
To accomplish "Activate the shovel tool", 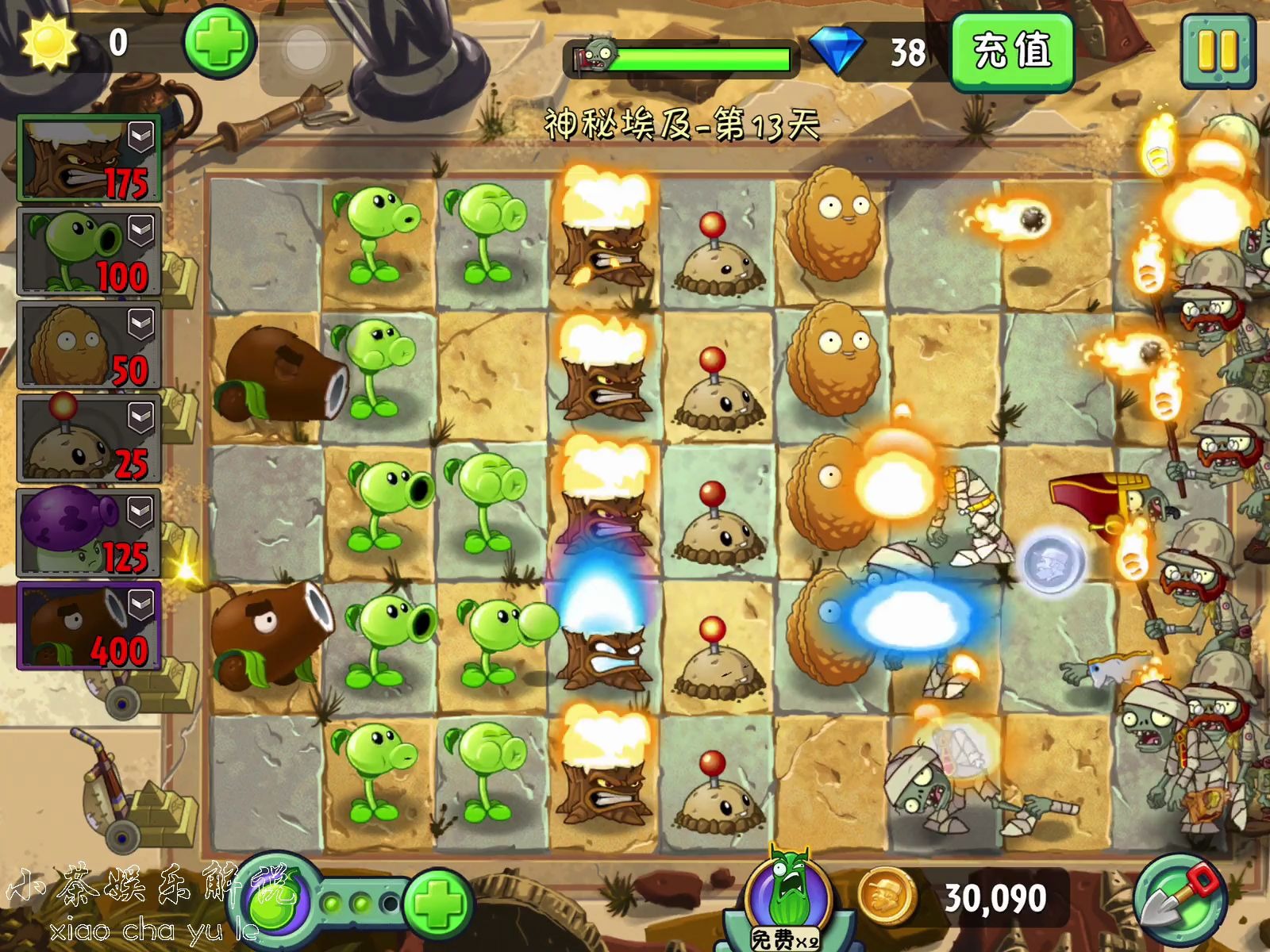I will (1180, 900).
